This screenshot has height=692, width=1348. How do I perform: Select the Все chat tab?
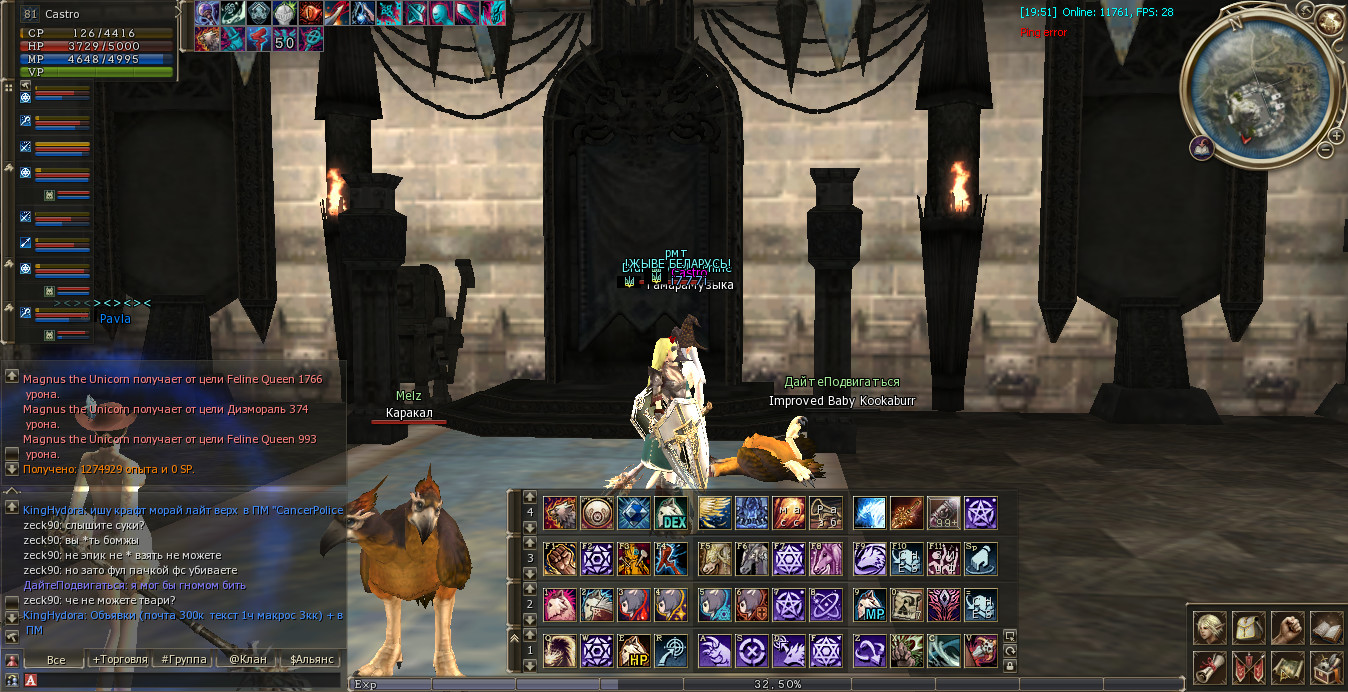point(56,660)
